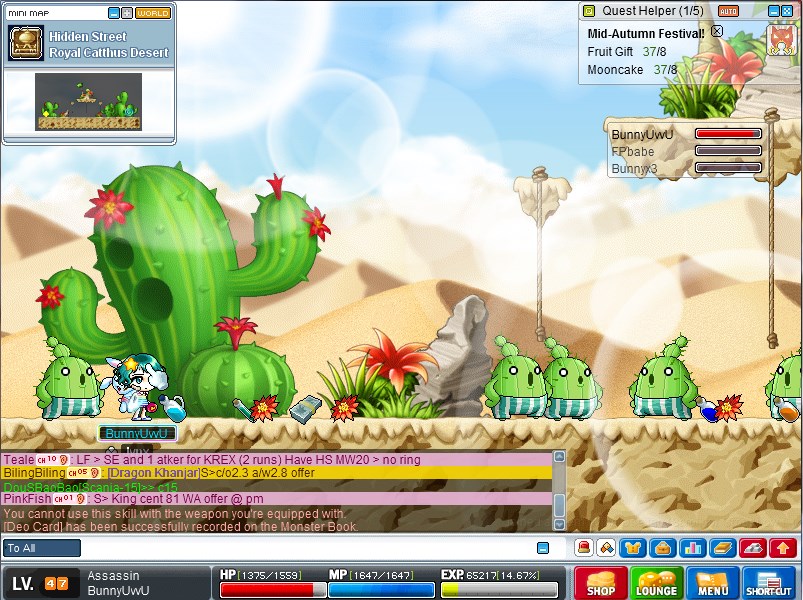This screenshot has height=600, width=803.
Task: Click the red up-arrow quickslot toggle
Action: coord(783,548)
